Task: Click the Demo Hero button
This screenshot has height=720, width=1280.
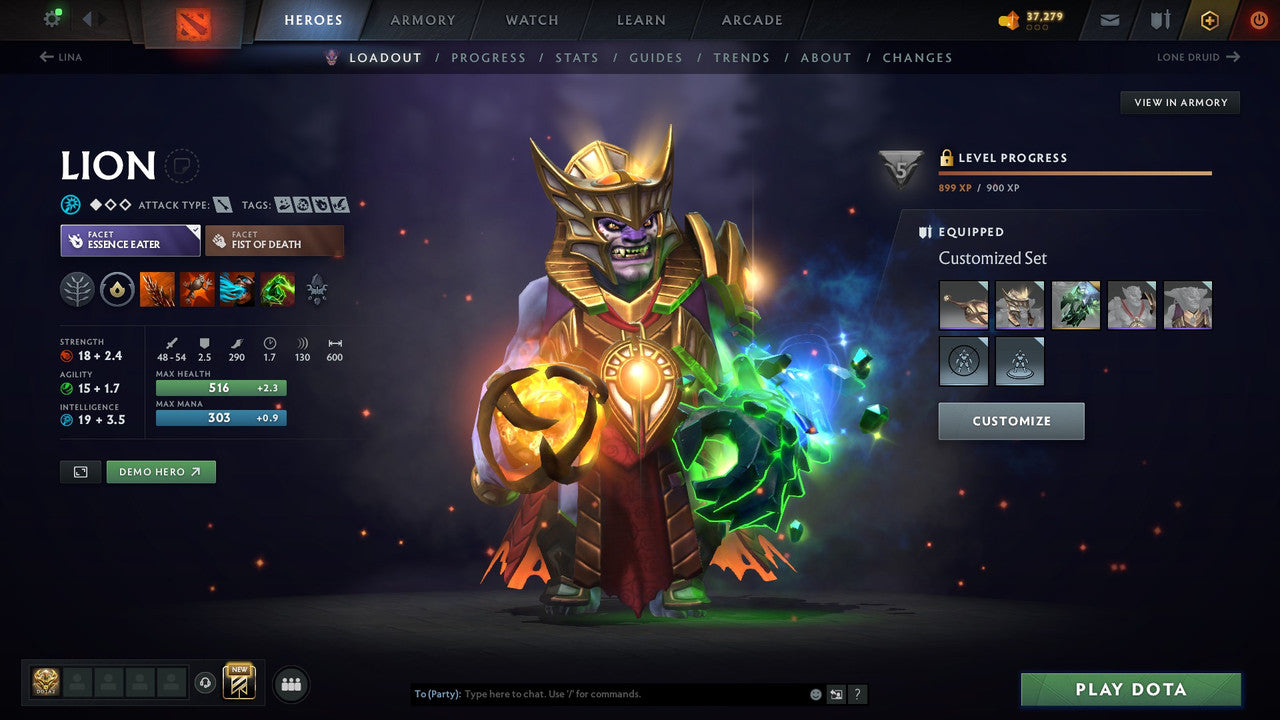Action: (160, 471)
